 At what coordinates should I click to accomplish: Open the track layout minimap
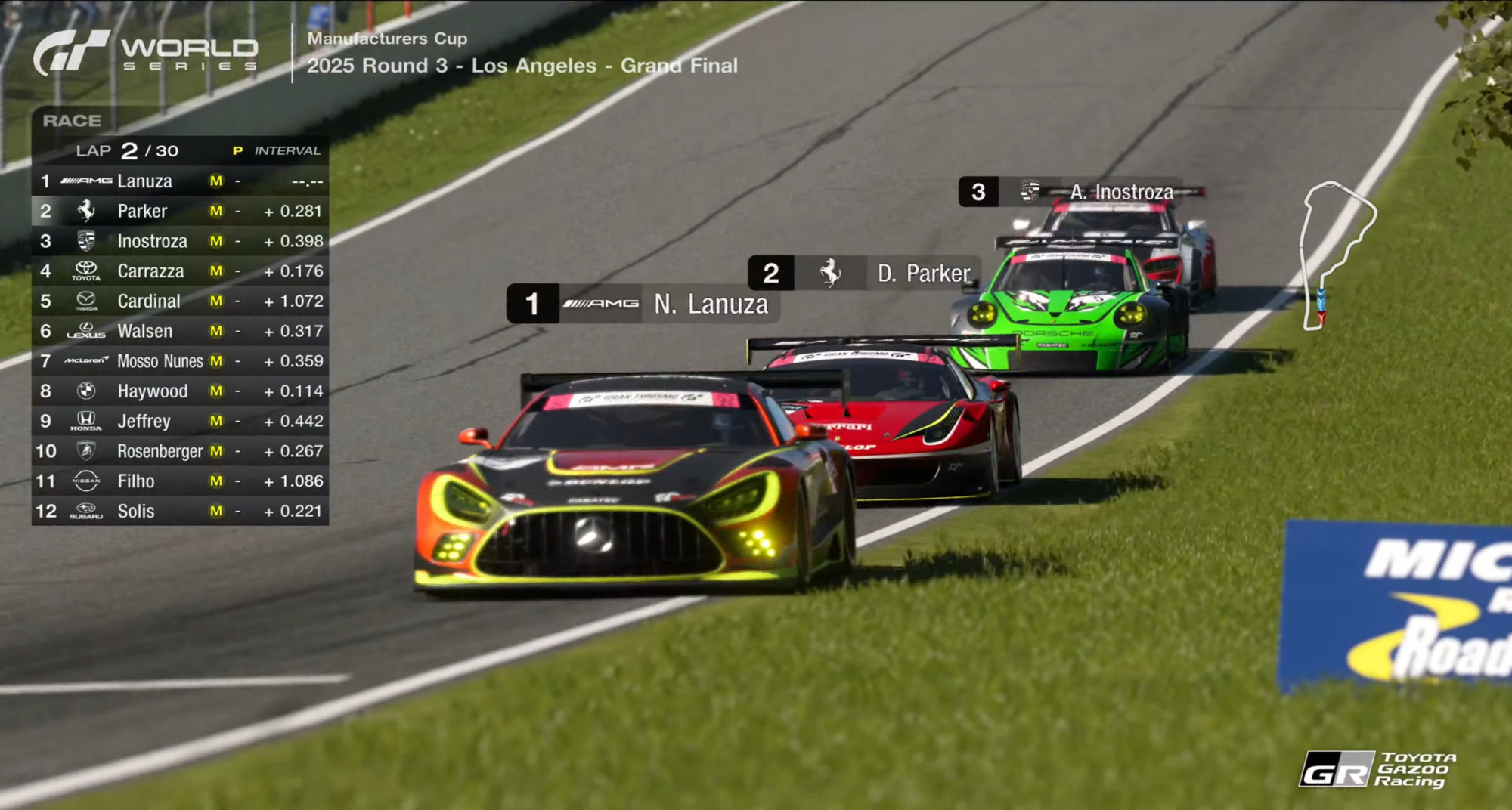[x=1335, y=255]
